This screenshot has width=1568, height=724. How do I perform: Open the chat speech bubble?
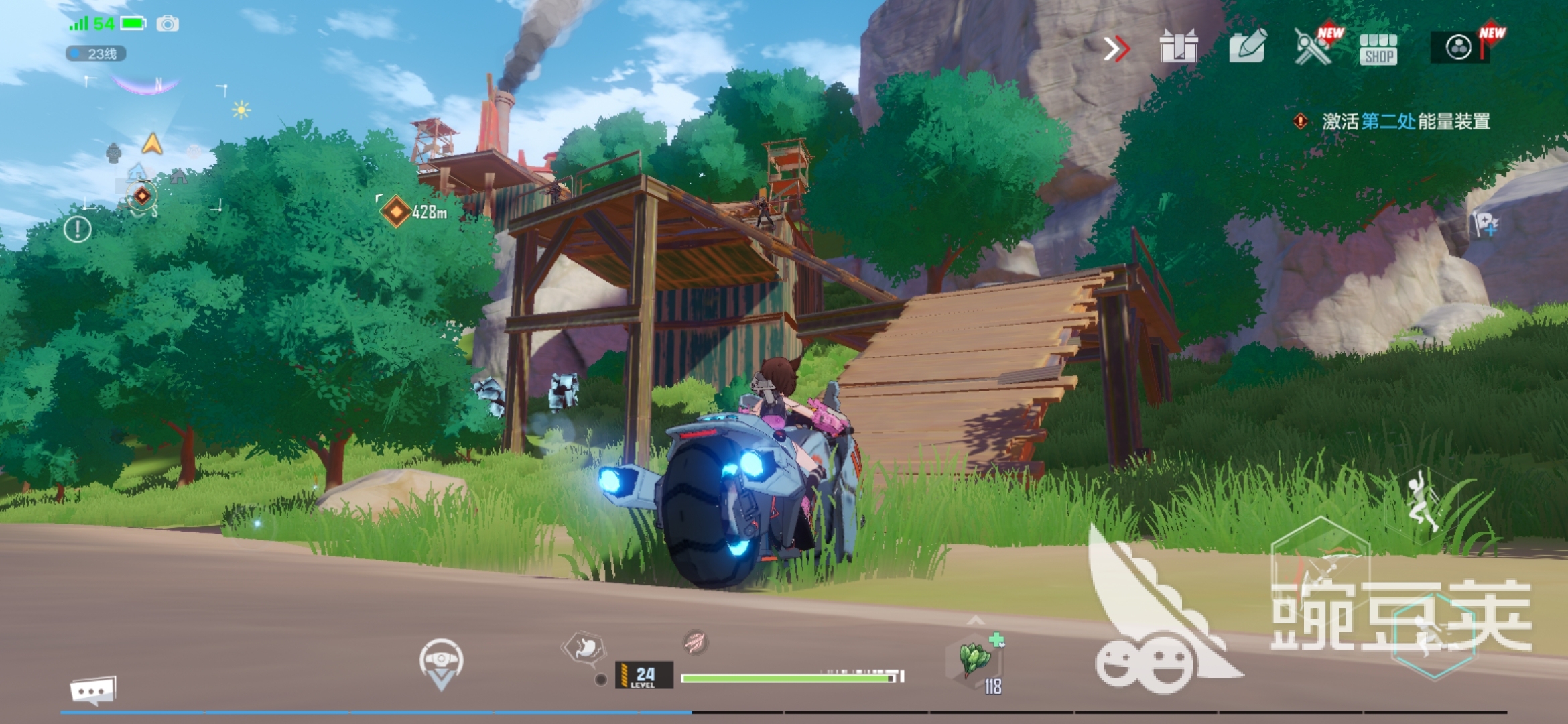point(92,690)
